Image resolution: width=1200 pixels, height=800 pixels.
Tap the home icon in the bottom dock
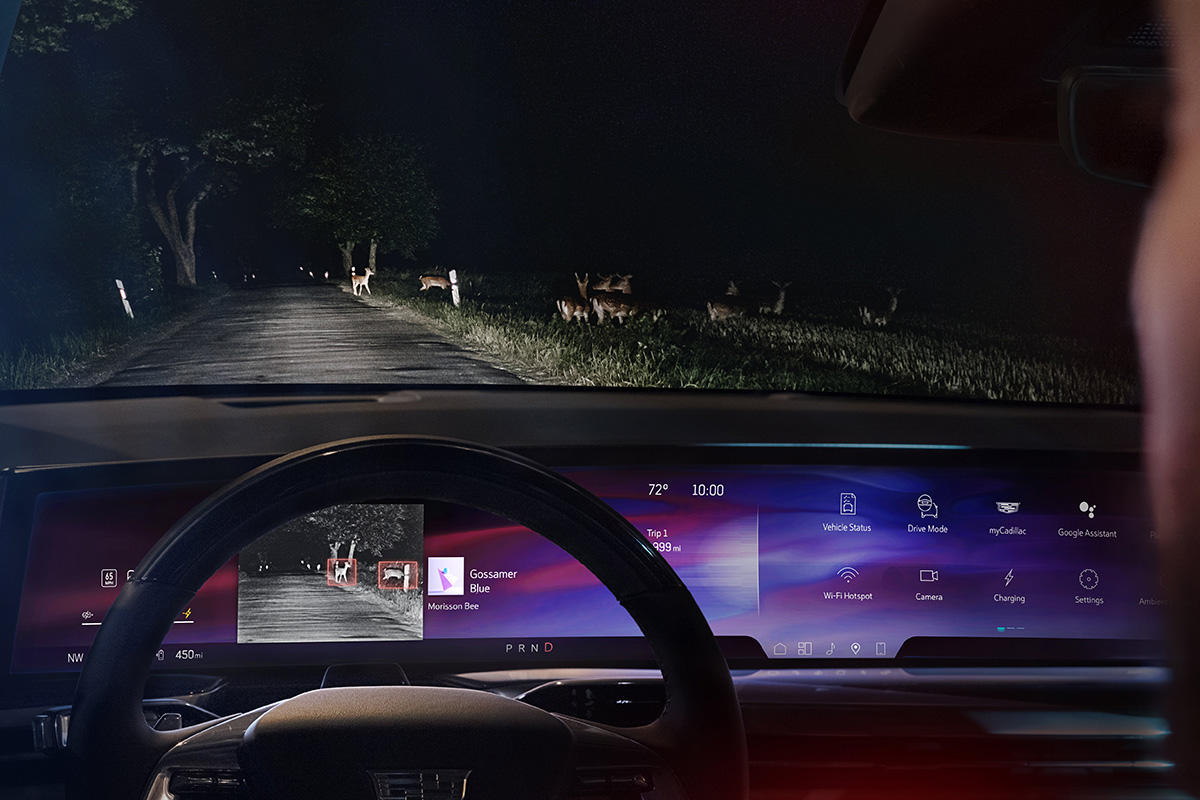780,649
